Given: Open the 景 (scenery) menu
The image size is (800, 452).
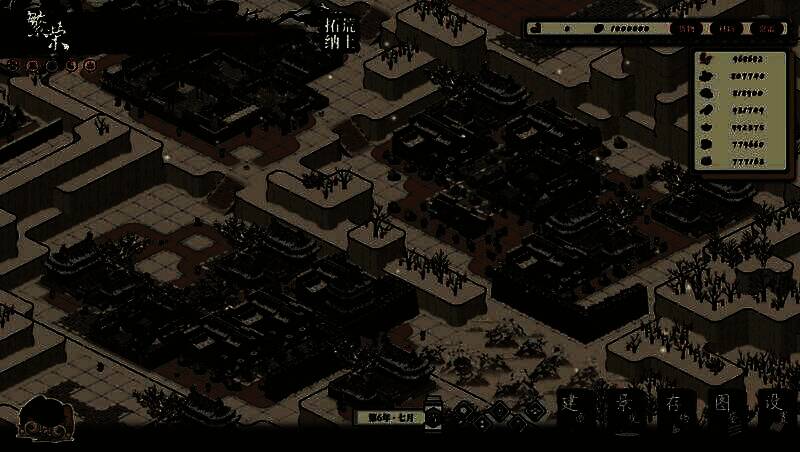Looking at the screenshot, I should pyautogui.click(x=626, y=406).
